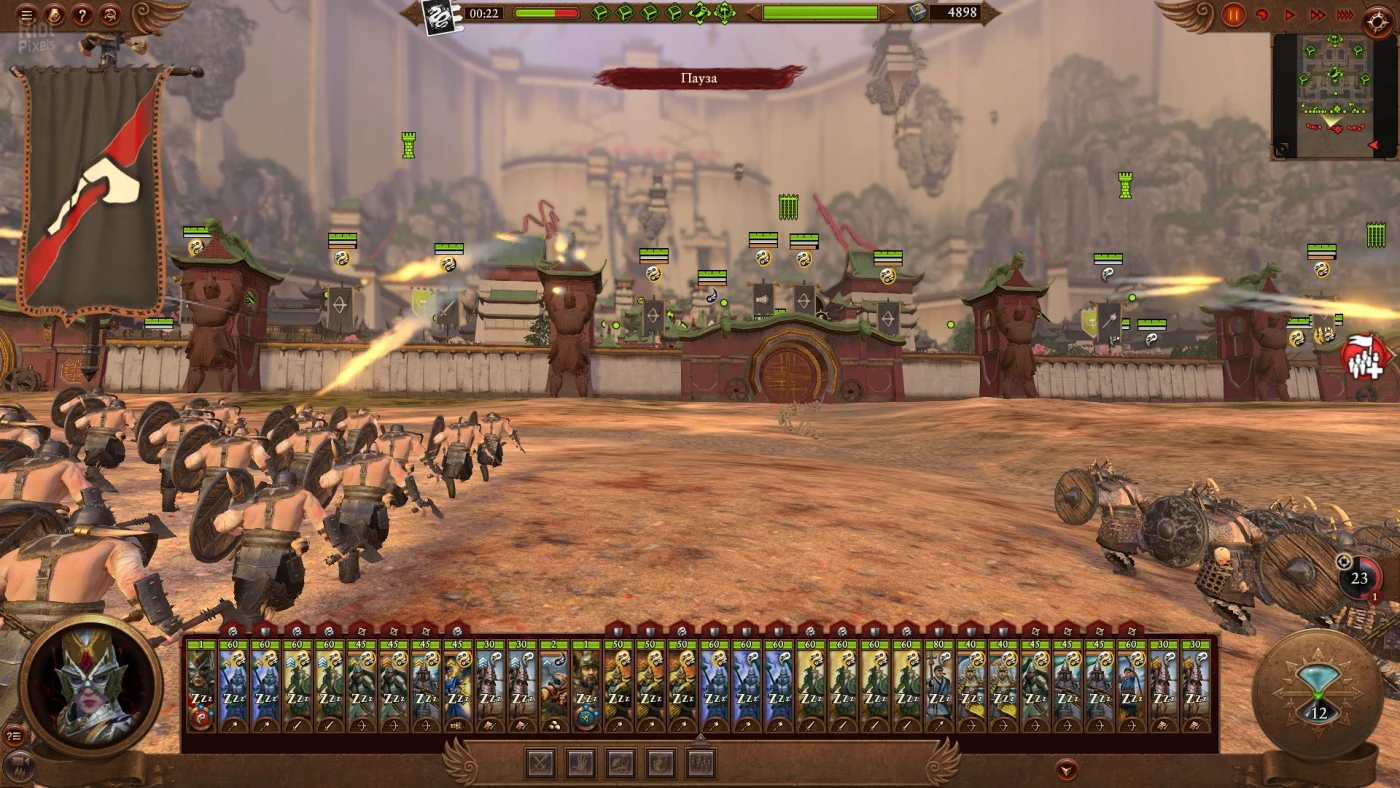Viewport: 1400px width, 788px height.
Task: Click the eye icon in the top menu
Action: tap(111, 15)
